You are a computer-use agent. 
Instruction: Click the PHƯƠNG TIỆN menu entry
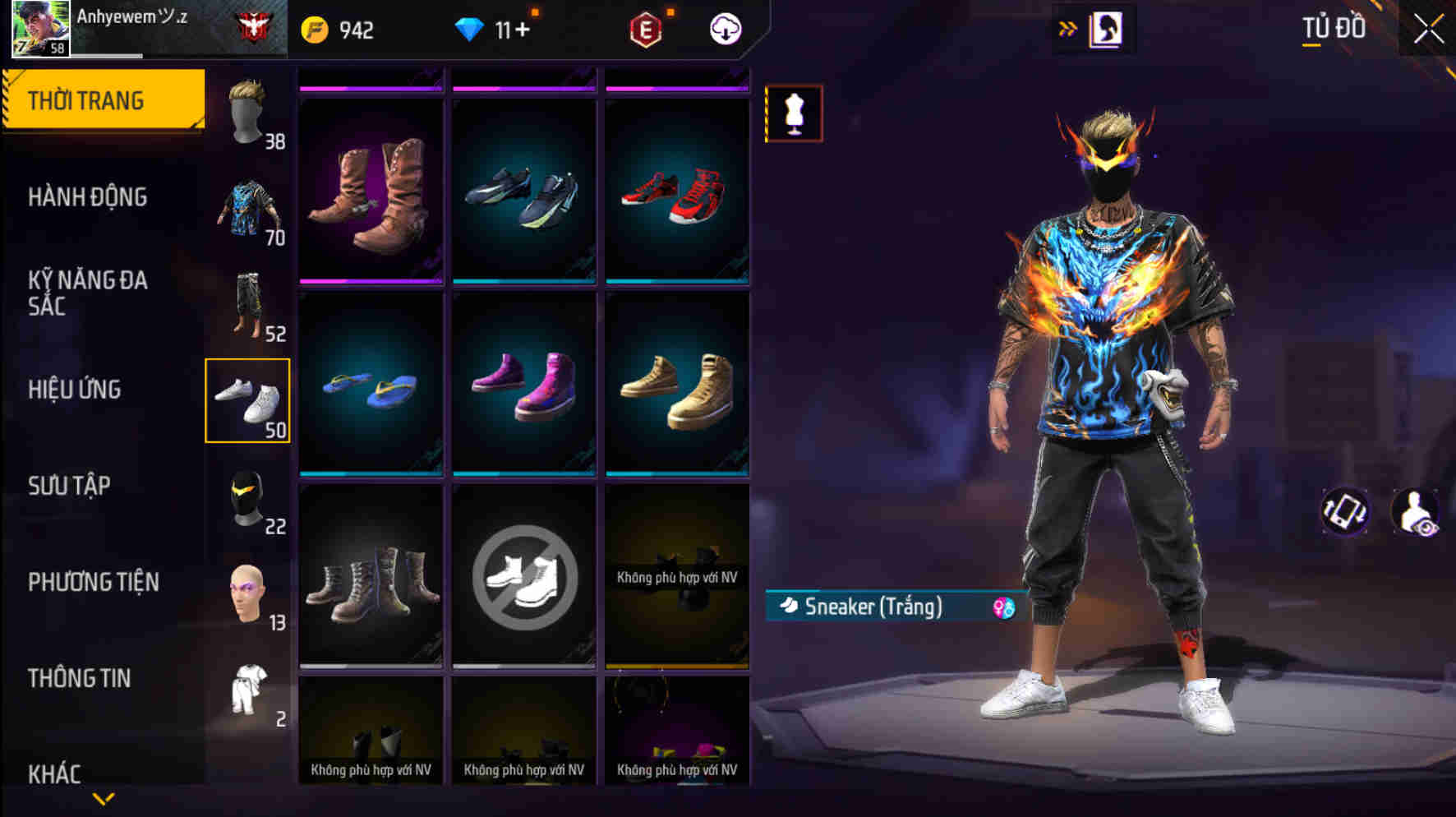tap(93, 581)
